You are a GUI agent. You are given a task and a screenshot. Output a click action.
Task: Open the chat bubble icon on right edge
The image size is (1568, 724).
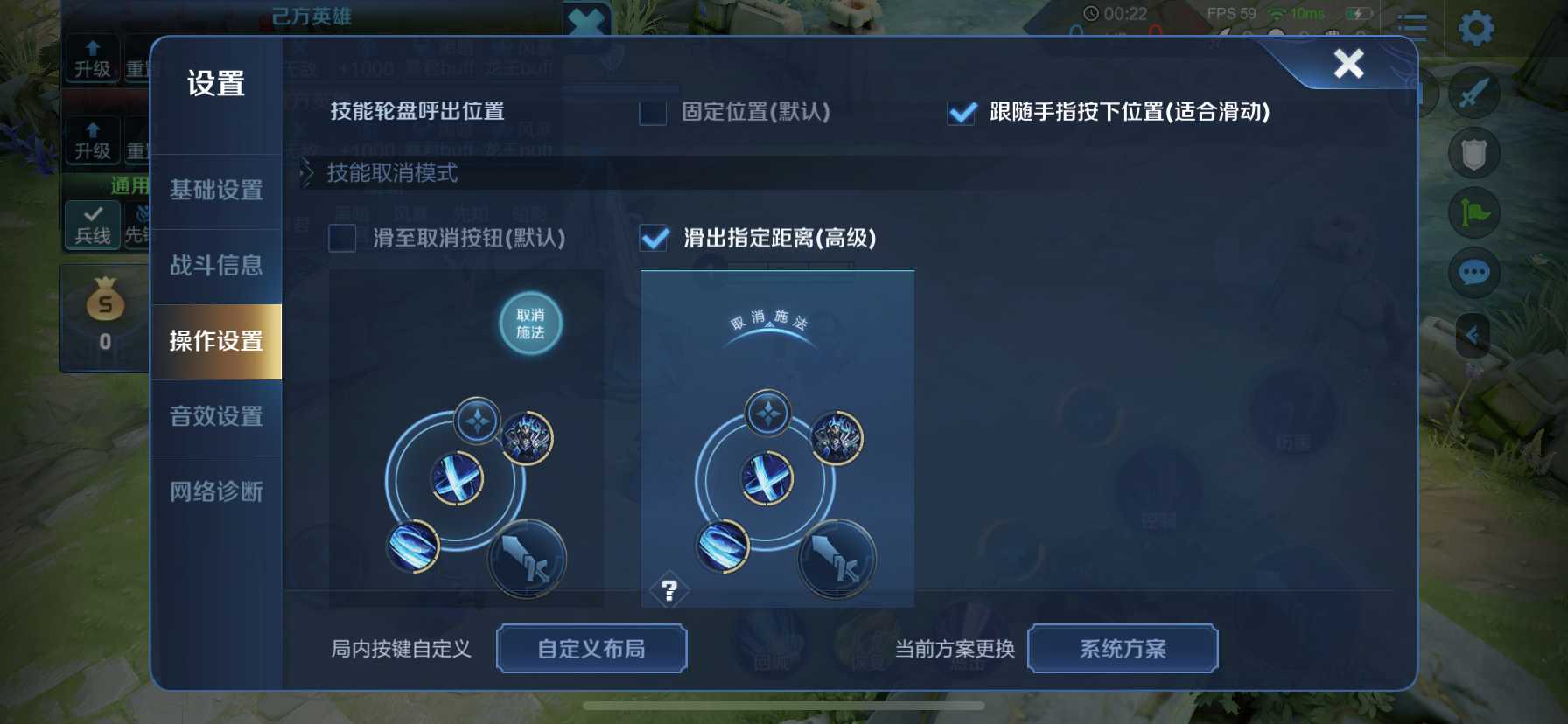point(1474,272)
